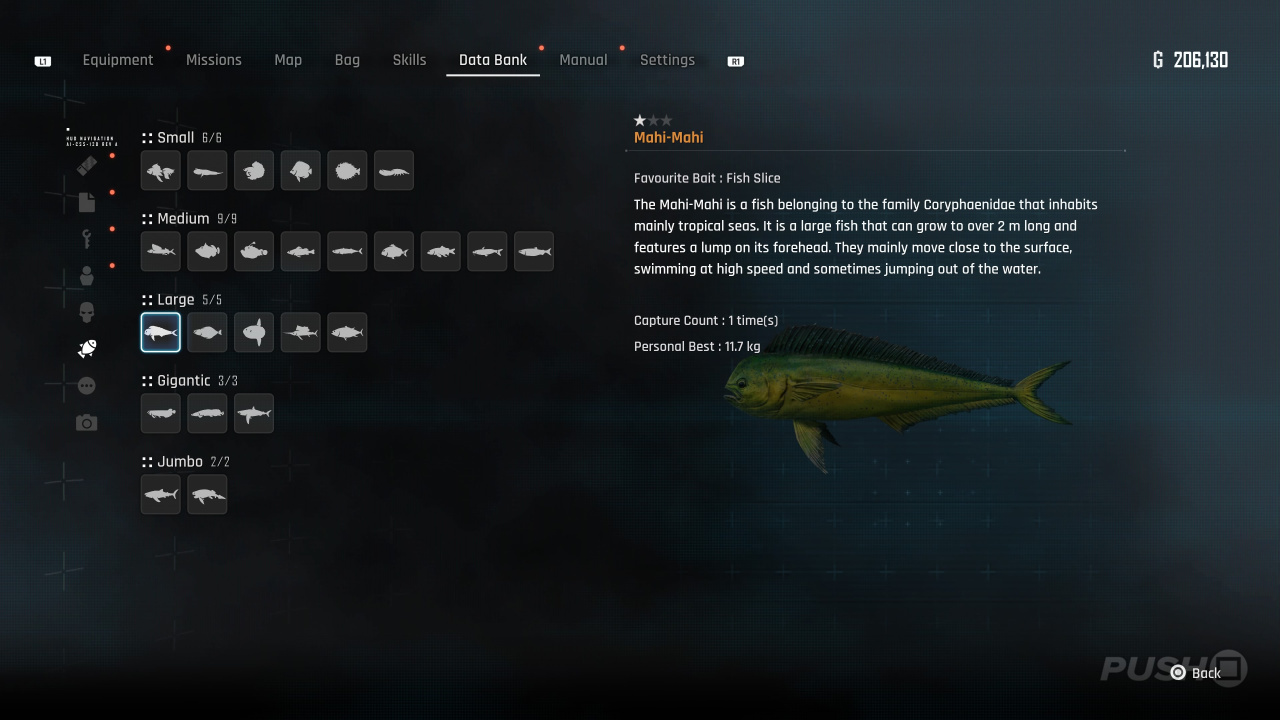Open the camera category in the sidebar

pos(87,423)
